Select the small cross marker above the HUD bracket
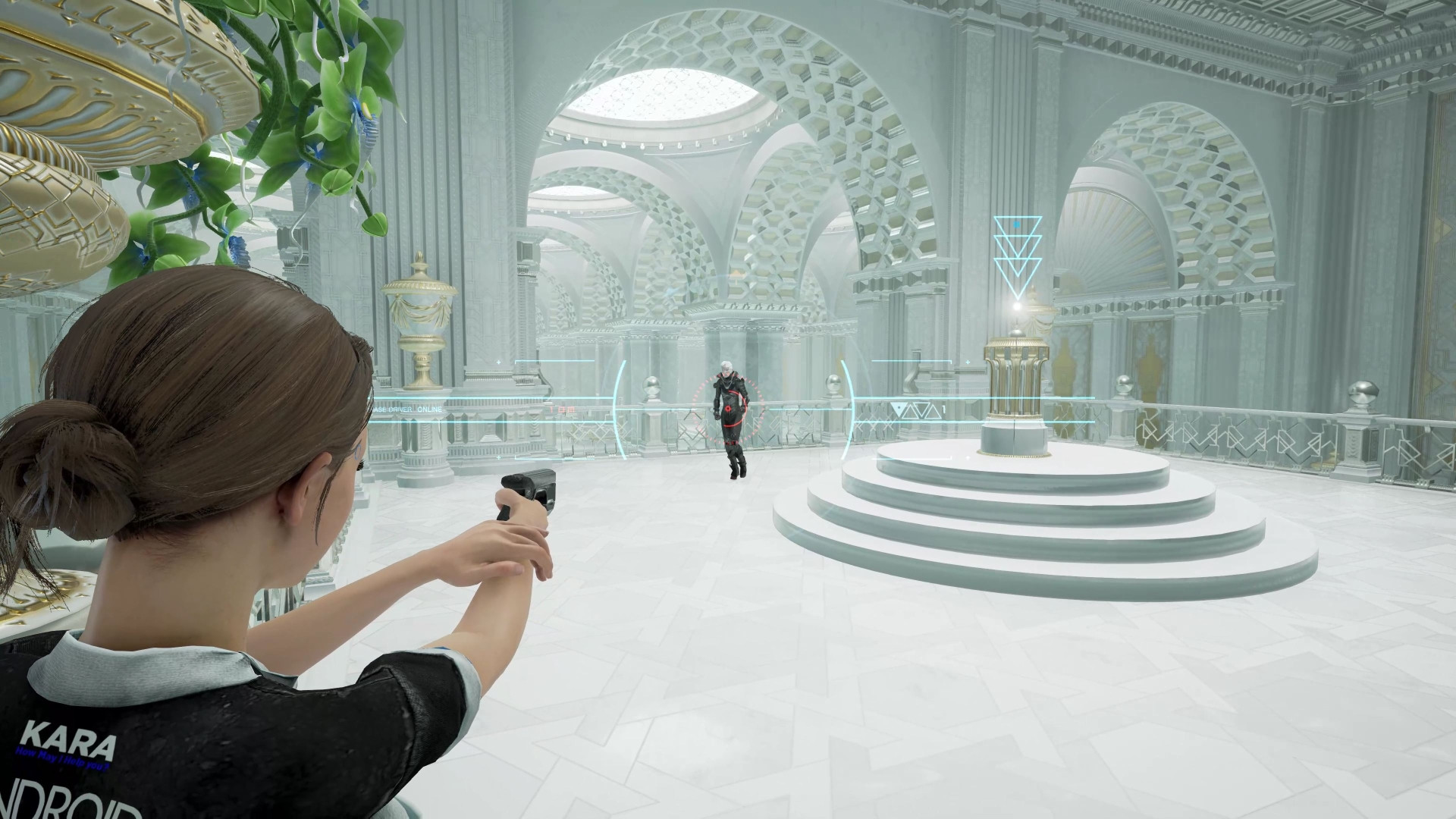 497,362
